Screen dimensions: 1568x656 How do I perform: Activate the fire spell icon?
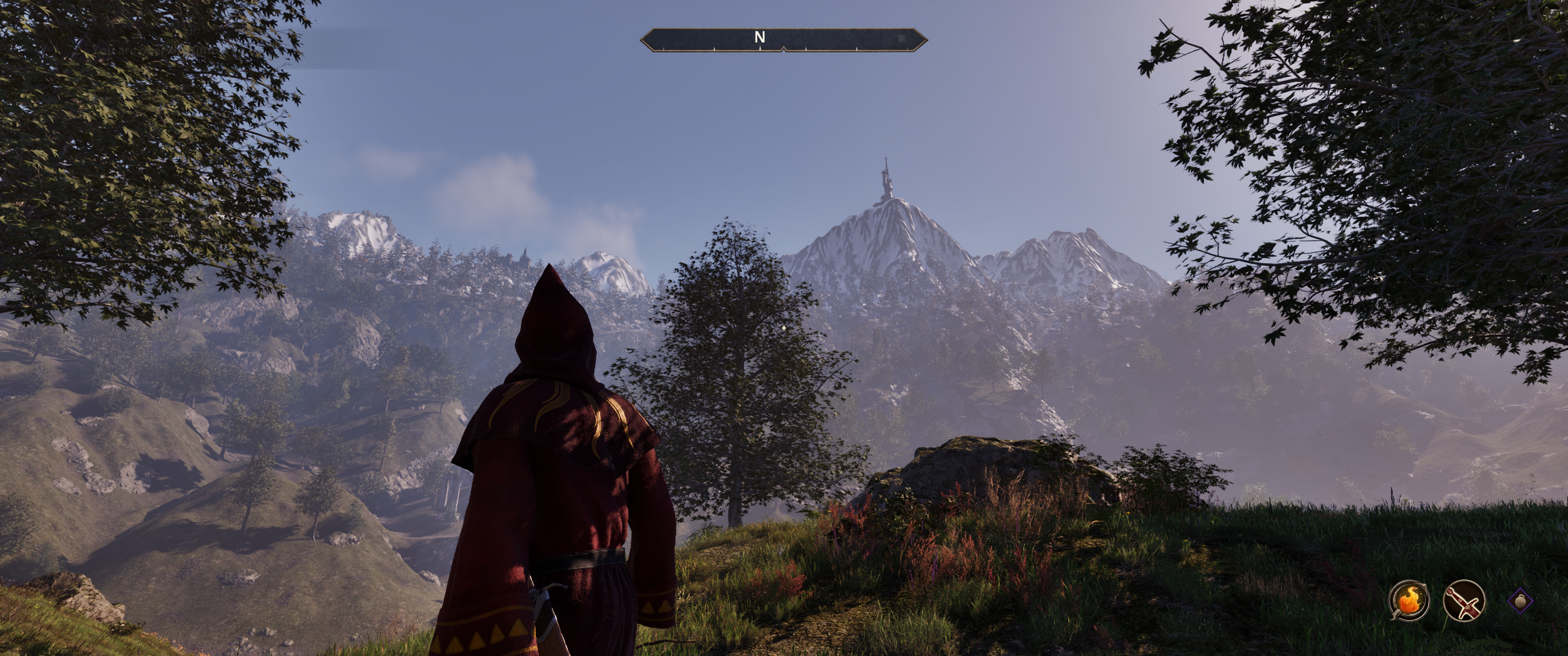tap(1409, 617)
